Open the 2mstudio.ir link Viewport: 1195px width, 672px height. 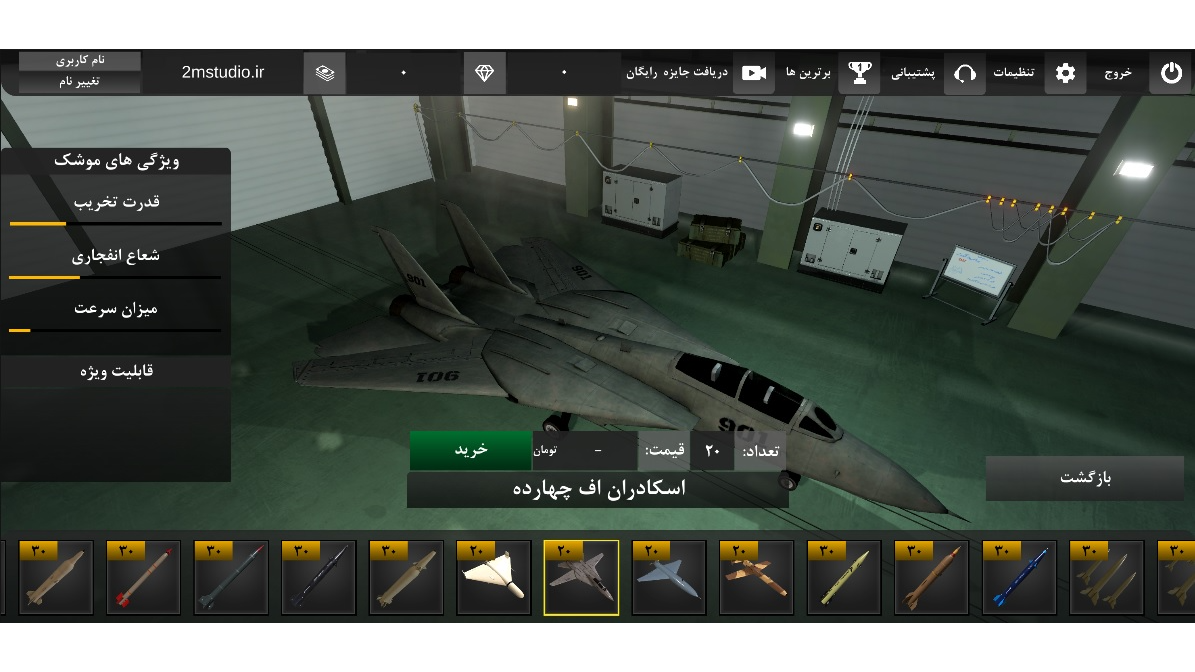(223, 73)
